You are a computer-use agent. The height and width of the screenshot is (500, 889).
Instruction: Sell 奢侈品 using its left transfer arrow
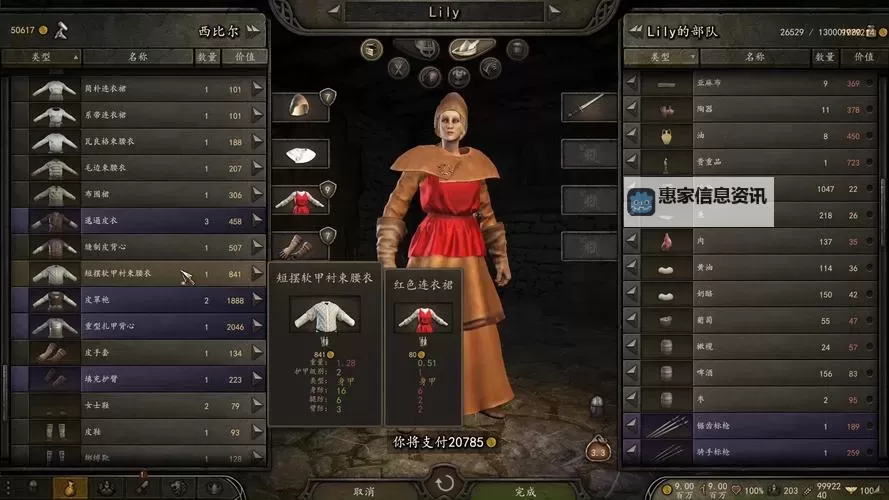point(631,162)
